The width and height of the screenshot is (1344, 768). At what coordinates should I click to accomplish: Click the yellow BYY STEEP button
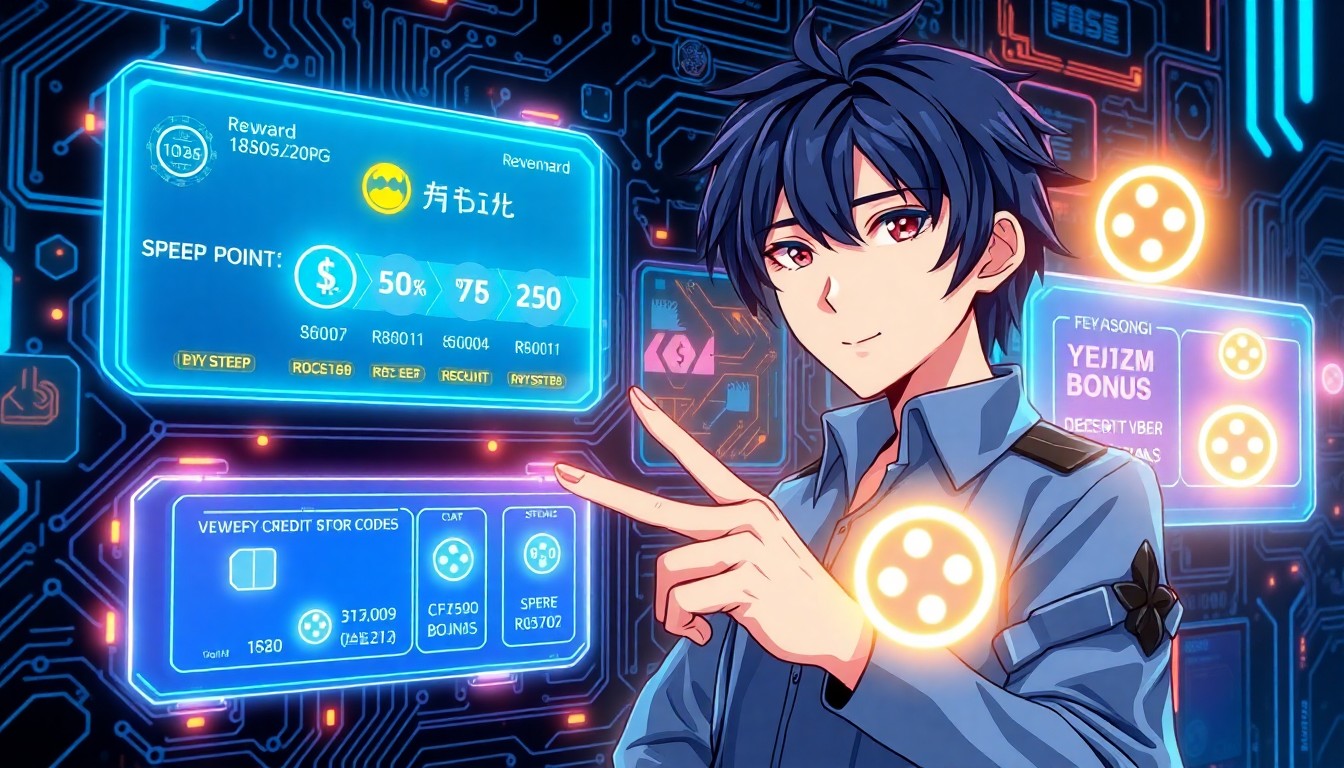pos(215,362)
